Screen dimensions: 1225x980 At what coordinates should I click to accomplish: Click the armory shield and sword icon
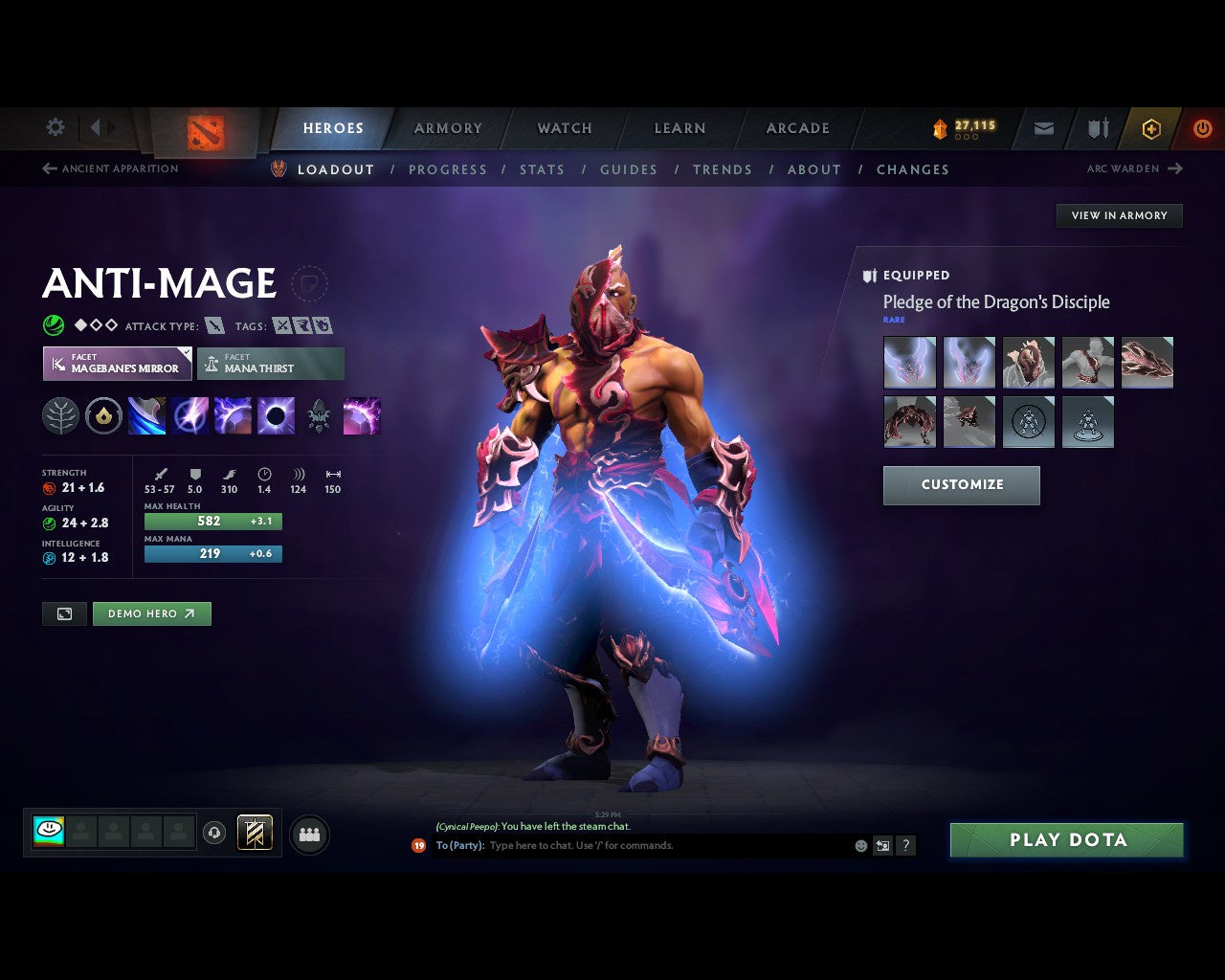[1096, 128]
